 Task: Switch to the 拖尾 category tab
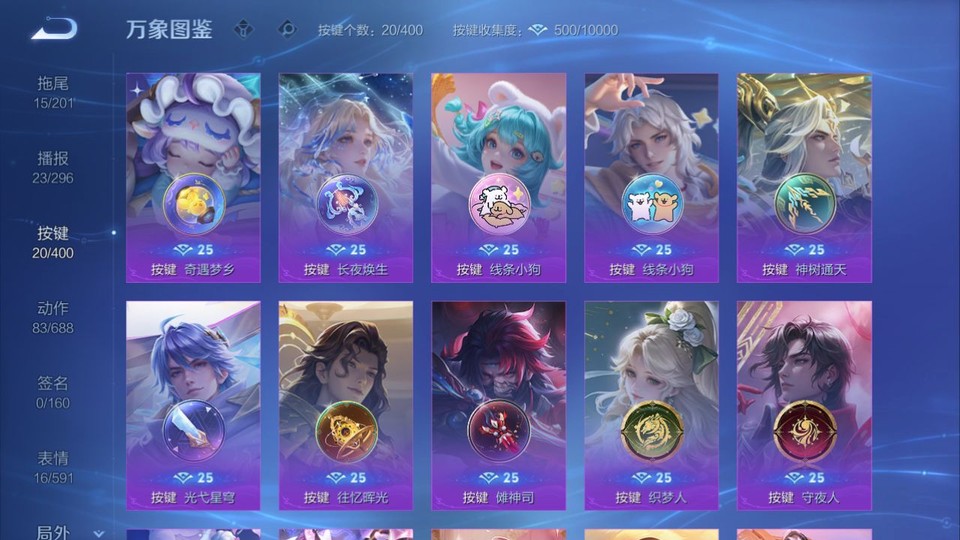(53, 92)
